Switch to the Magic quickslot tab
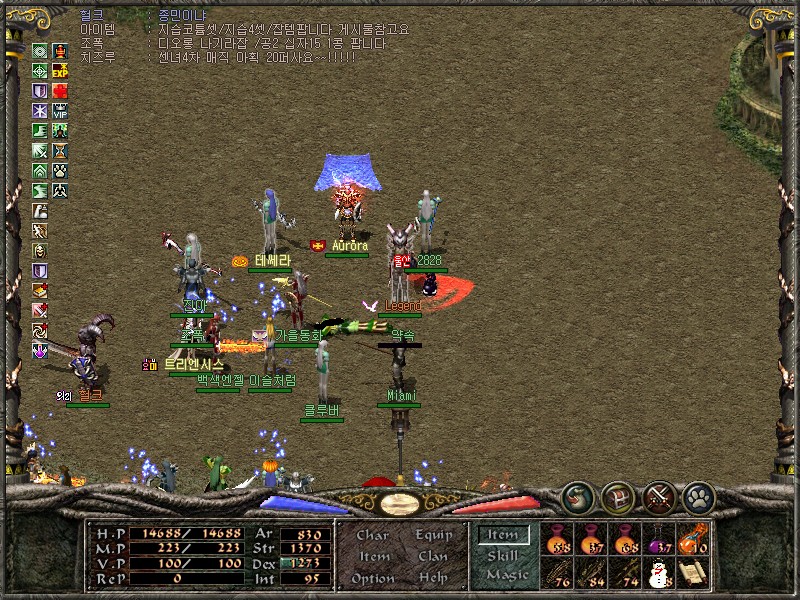The image size is (800, 600). [506, 575]
